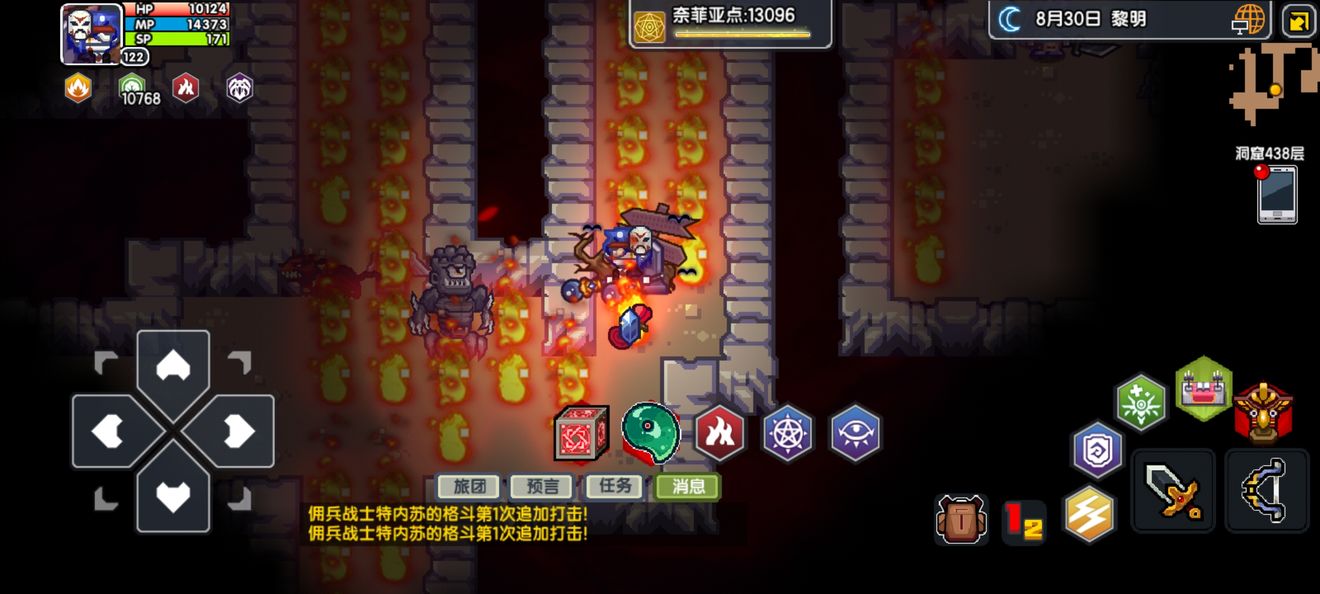The width and height of the screenshot is (1320, 594).
Task: Use the red rune cube item
Action: (581, 433)
